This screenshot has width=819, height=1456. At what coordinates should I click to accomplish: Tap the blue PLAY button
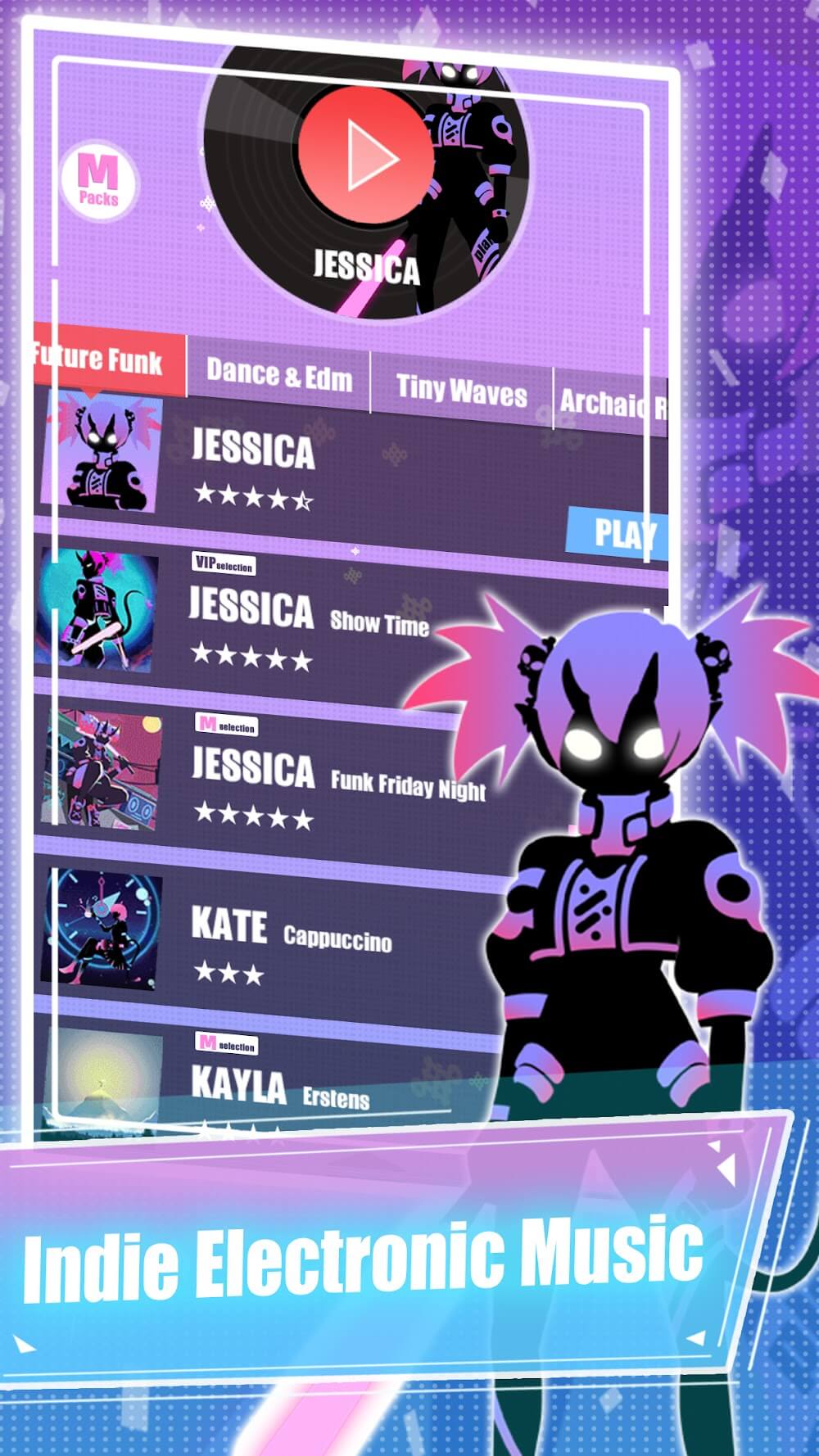click(x=618, y=533)
